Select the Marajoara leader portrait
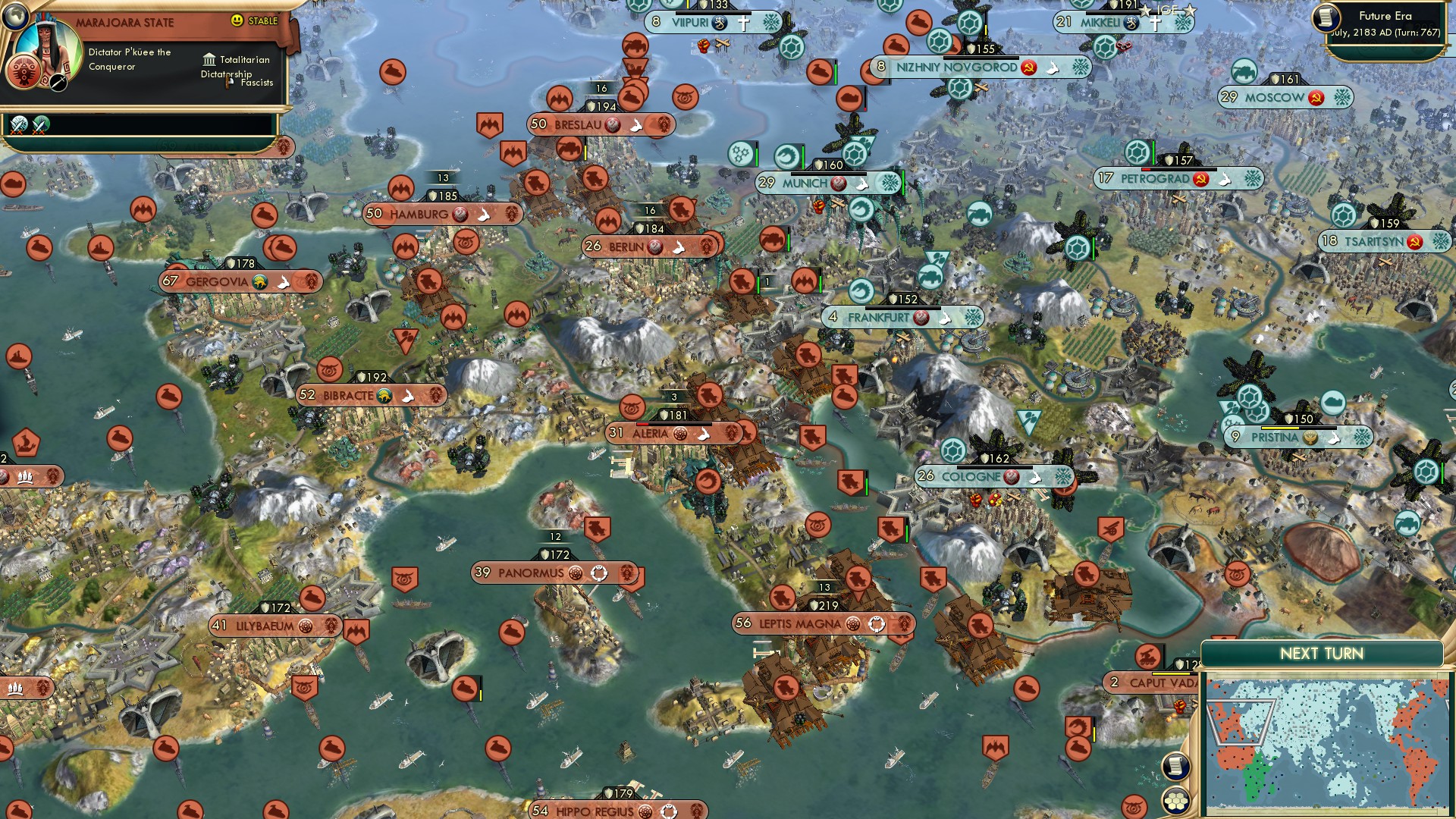The height and width of the screenshot is (819, 1456). pyautogui.click(x=50, y=51)
